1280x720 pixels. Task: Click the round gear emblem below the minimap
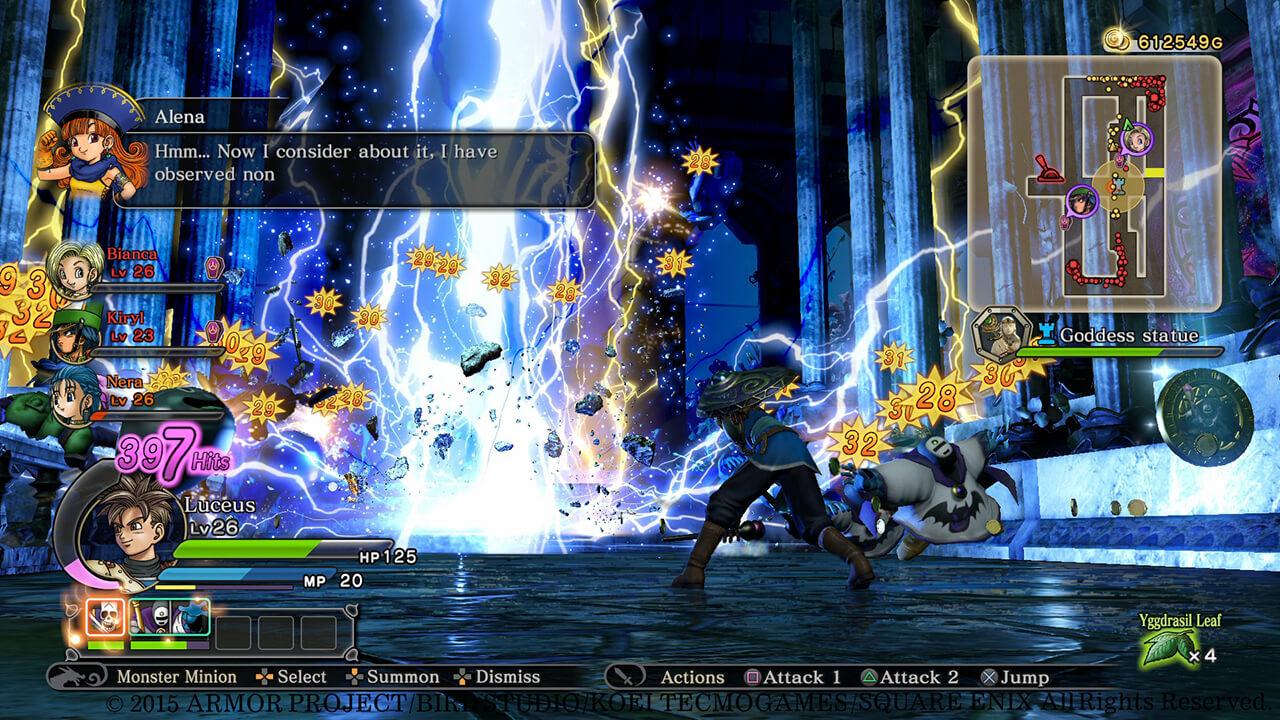coord(1203,411)
